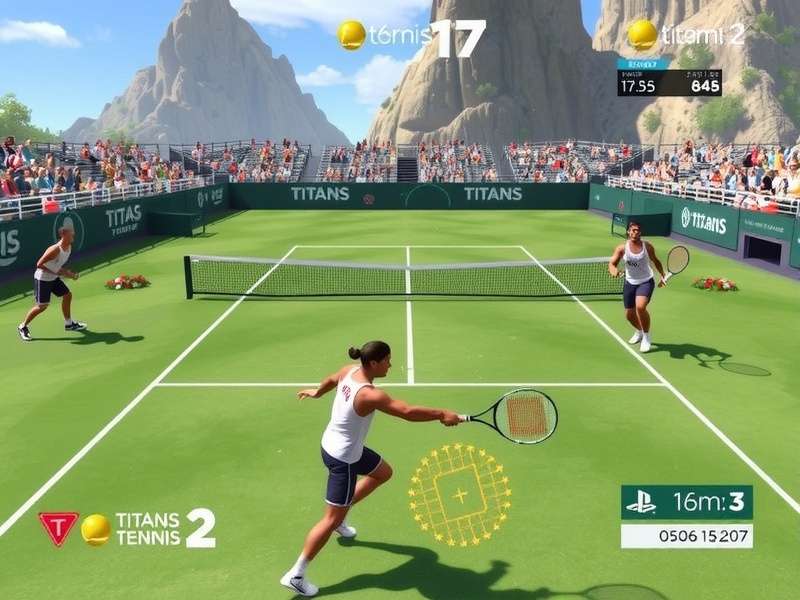
Task: Click the red triangle Titans badge
Action: coord(58,528)
